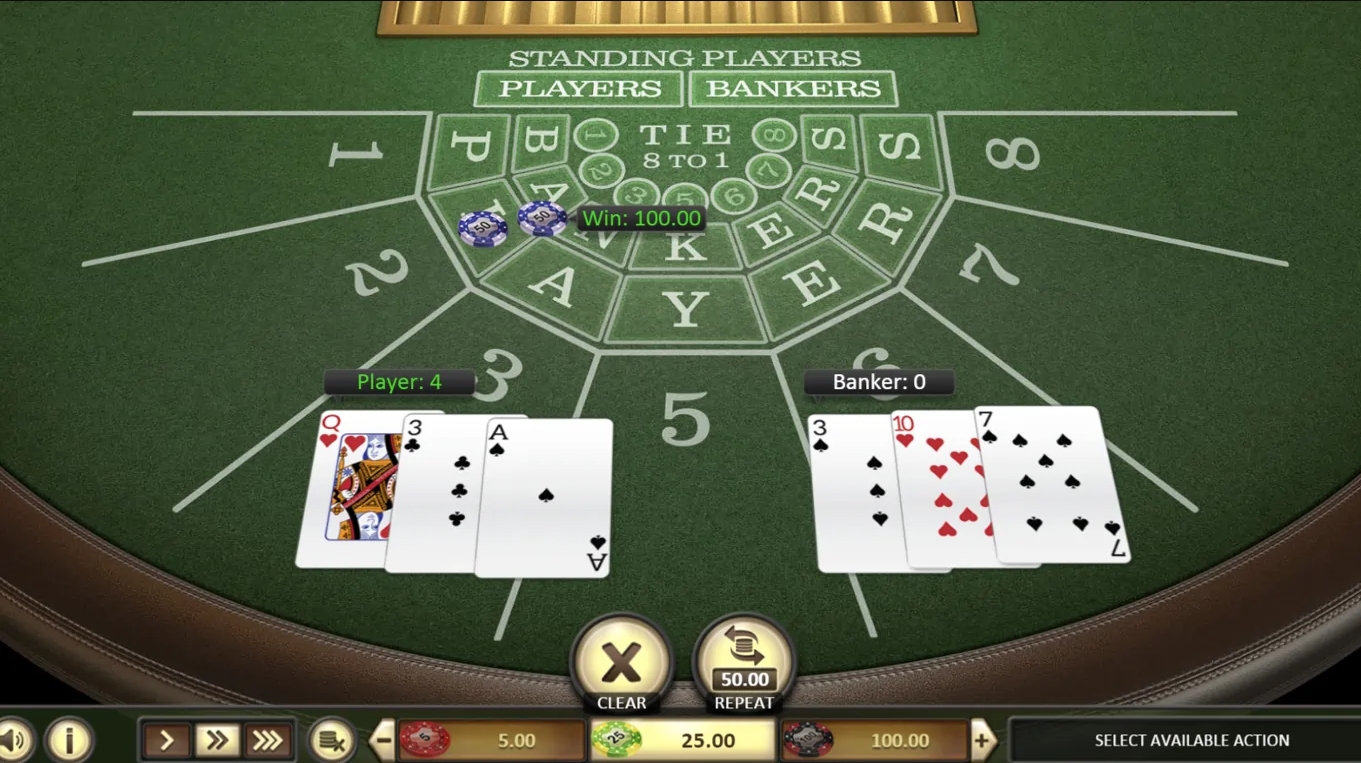Increase chip denominations with plus arrow
The height and width of the screenshot is (763, 1361).
coord(983,741)
